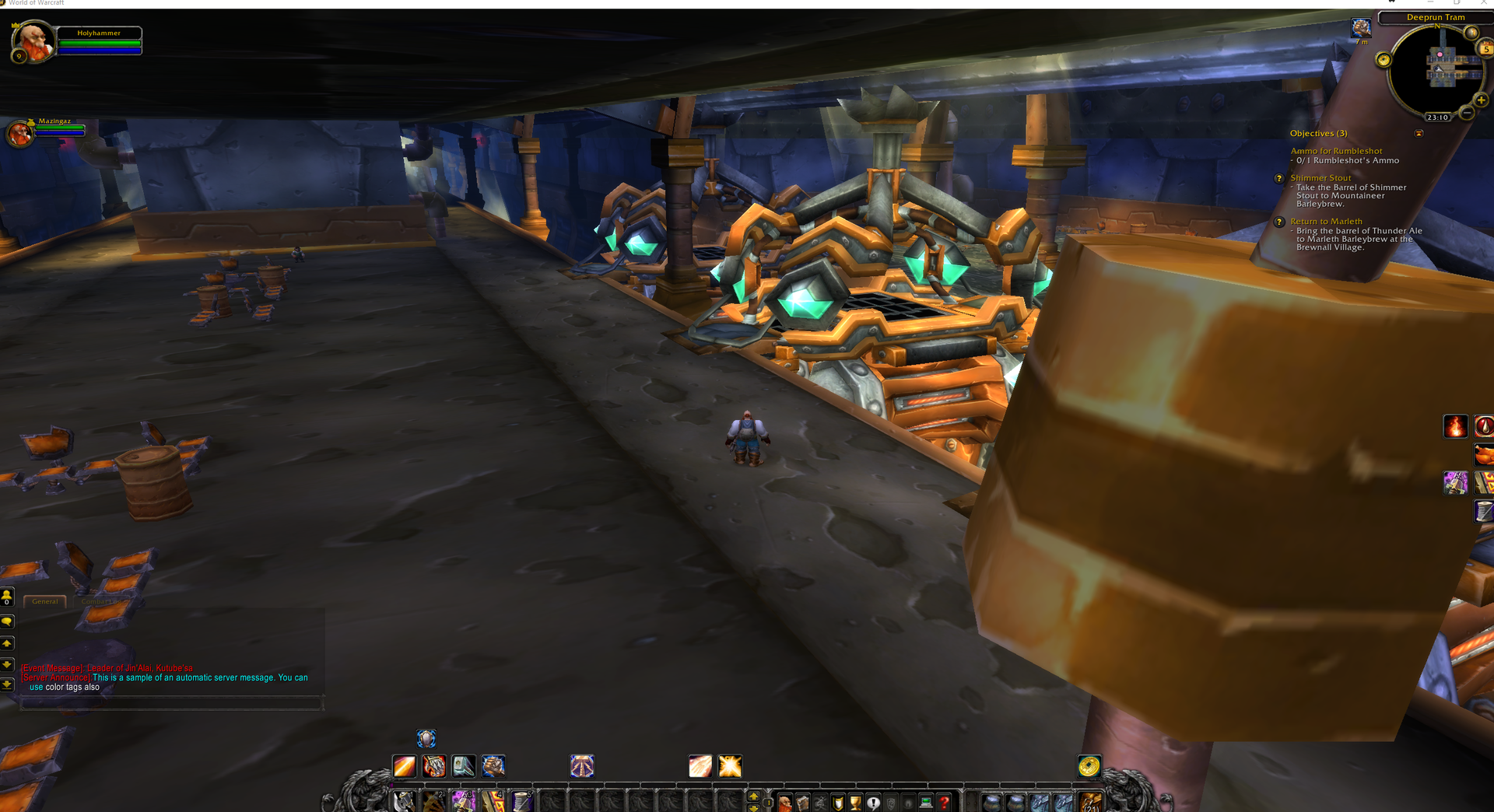Select the General chat tab
This screenshot has width=1494, height=812.
[x=44, y=601]
